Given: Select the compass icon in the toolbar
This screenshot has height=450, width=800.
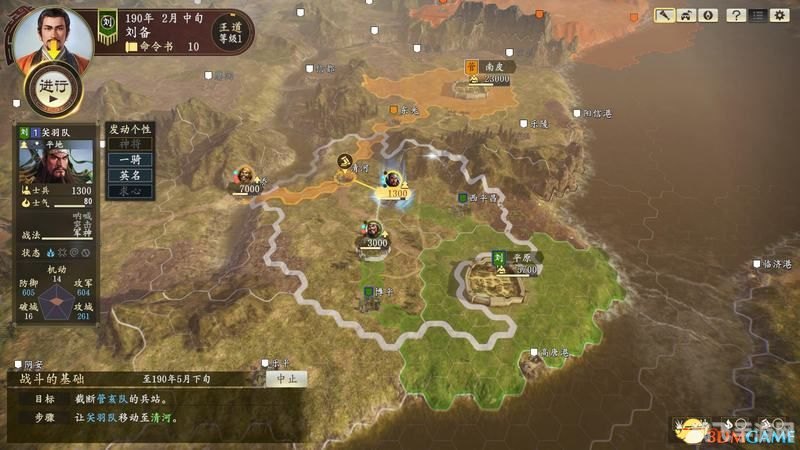Looking at the screenshot, I should coord(707,15).
